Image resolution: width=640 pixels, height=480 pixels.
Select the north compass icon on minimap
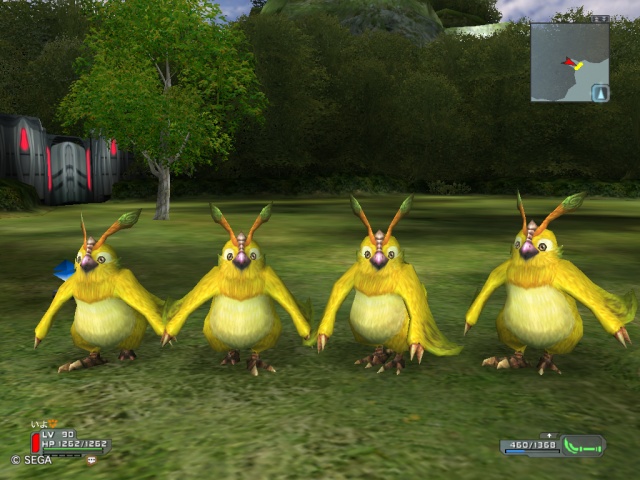coord(600,93)
